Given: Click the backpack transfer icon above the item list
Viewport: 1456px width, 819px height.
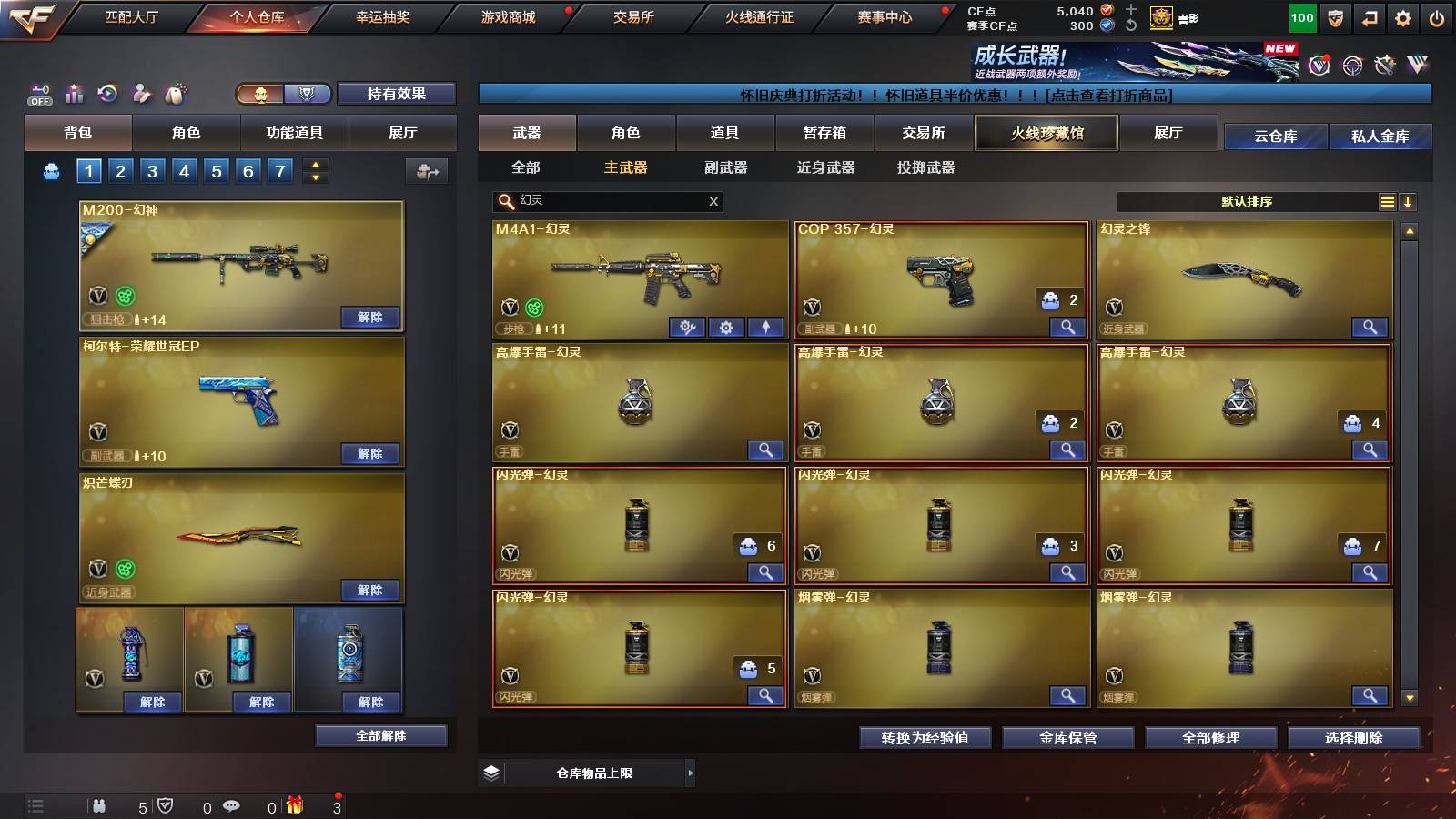Looking at the screenshot, I should pyautogui.click(x=426, y=171).
